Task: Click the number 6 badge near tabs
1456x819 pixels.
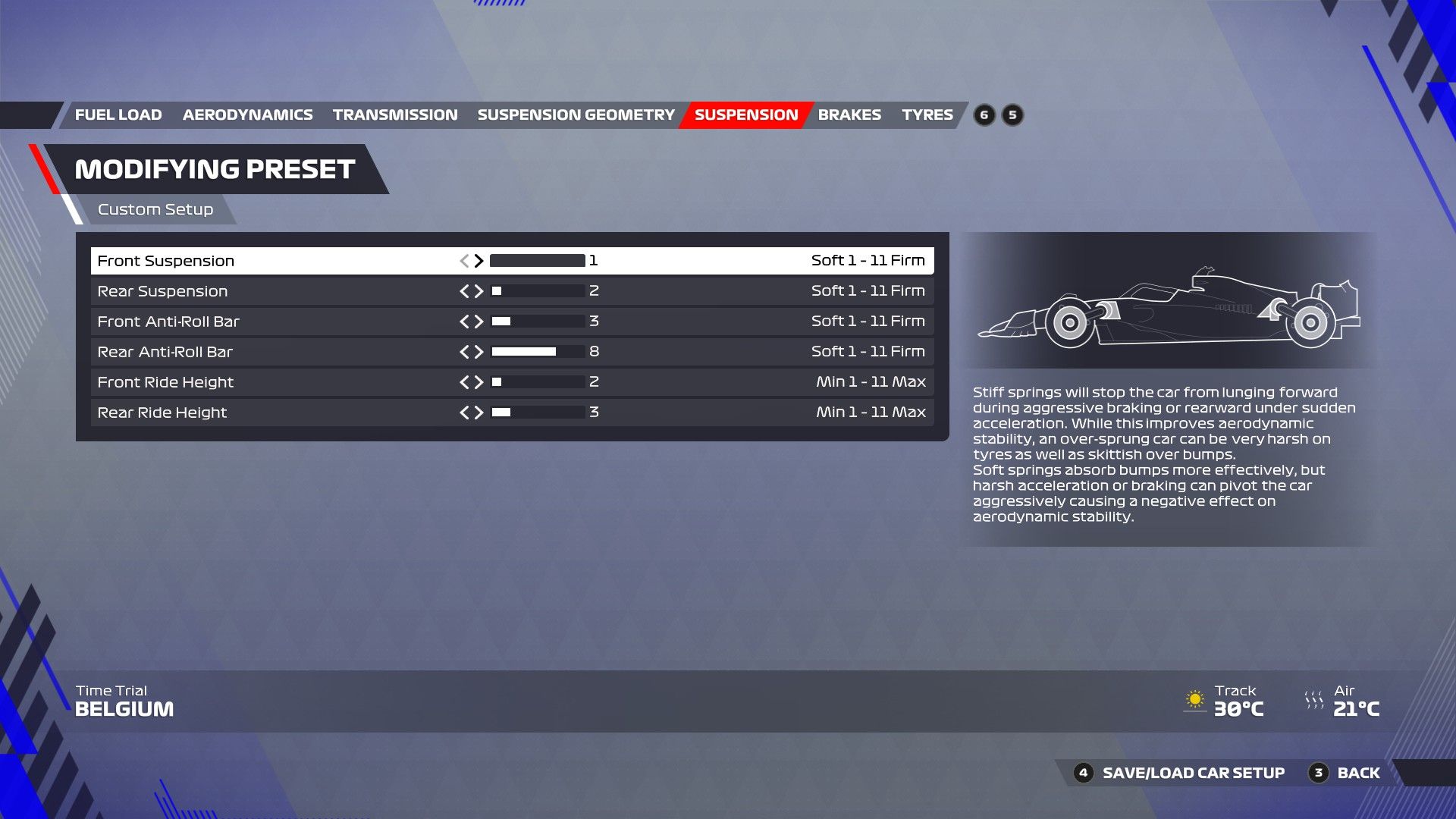Action: tap(984, 115)
